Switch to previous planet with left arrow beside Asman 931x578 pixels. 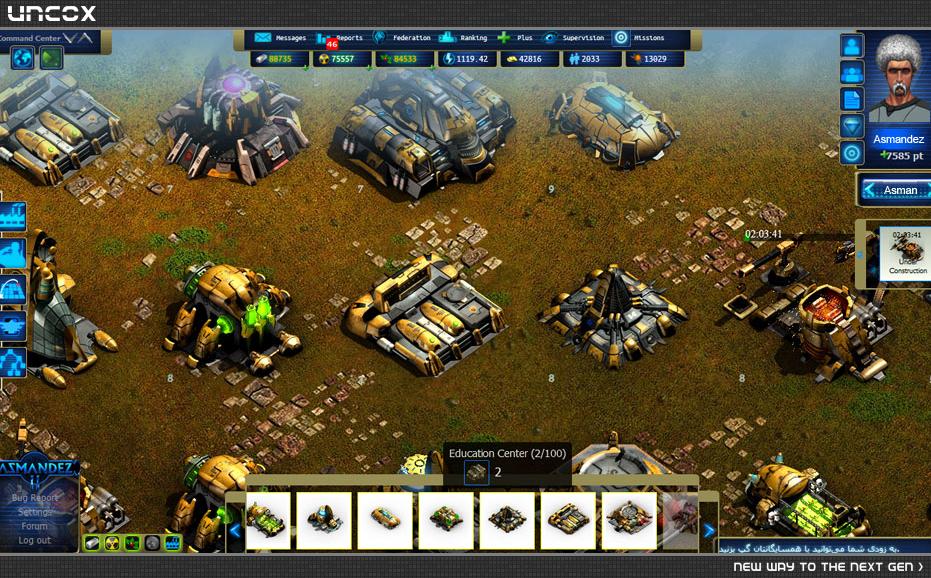pos(870,190)
